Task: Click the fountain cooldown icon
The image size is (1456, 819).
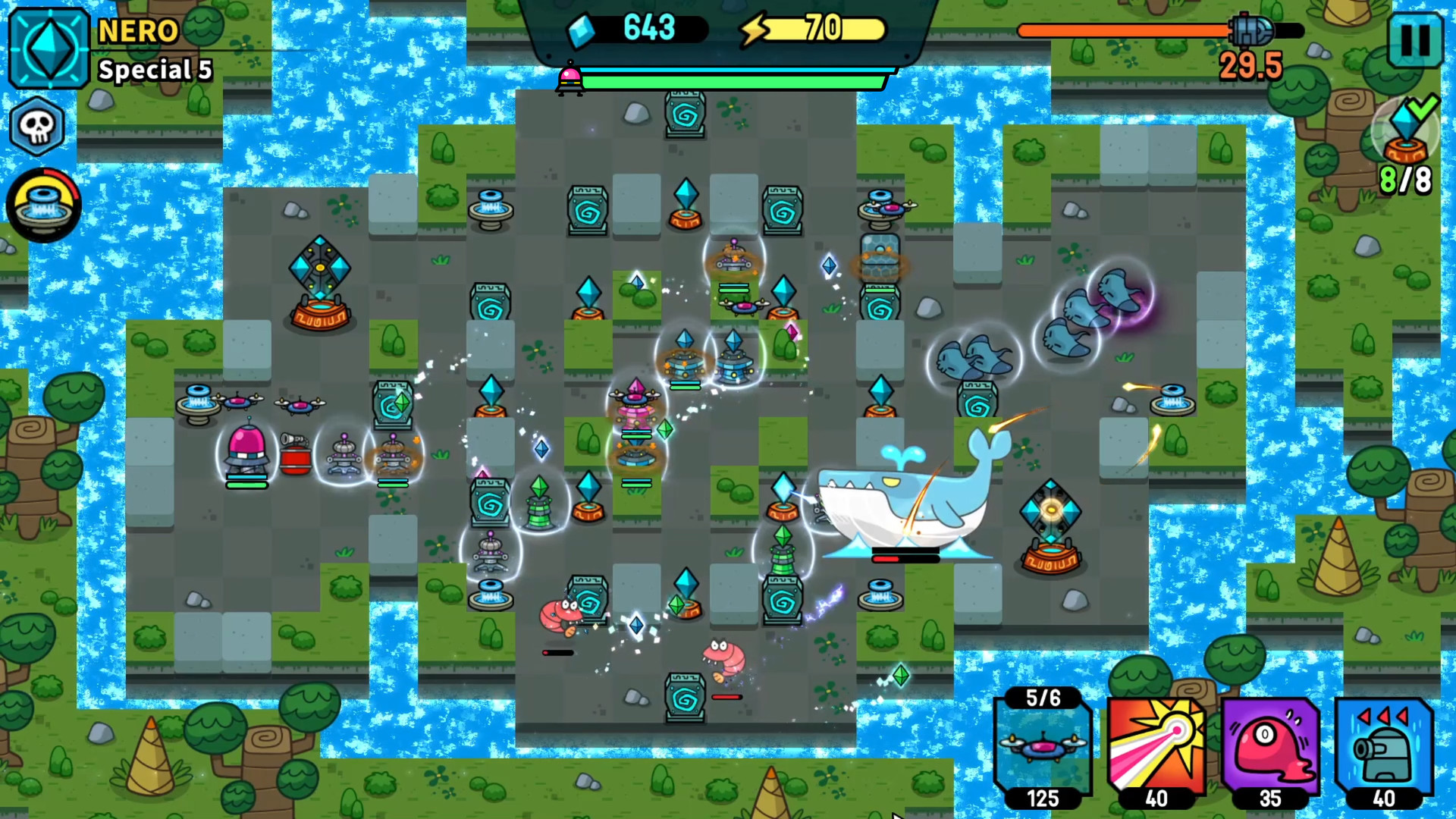Action: click(x=43, y=205)
